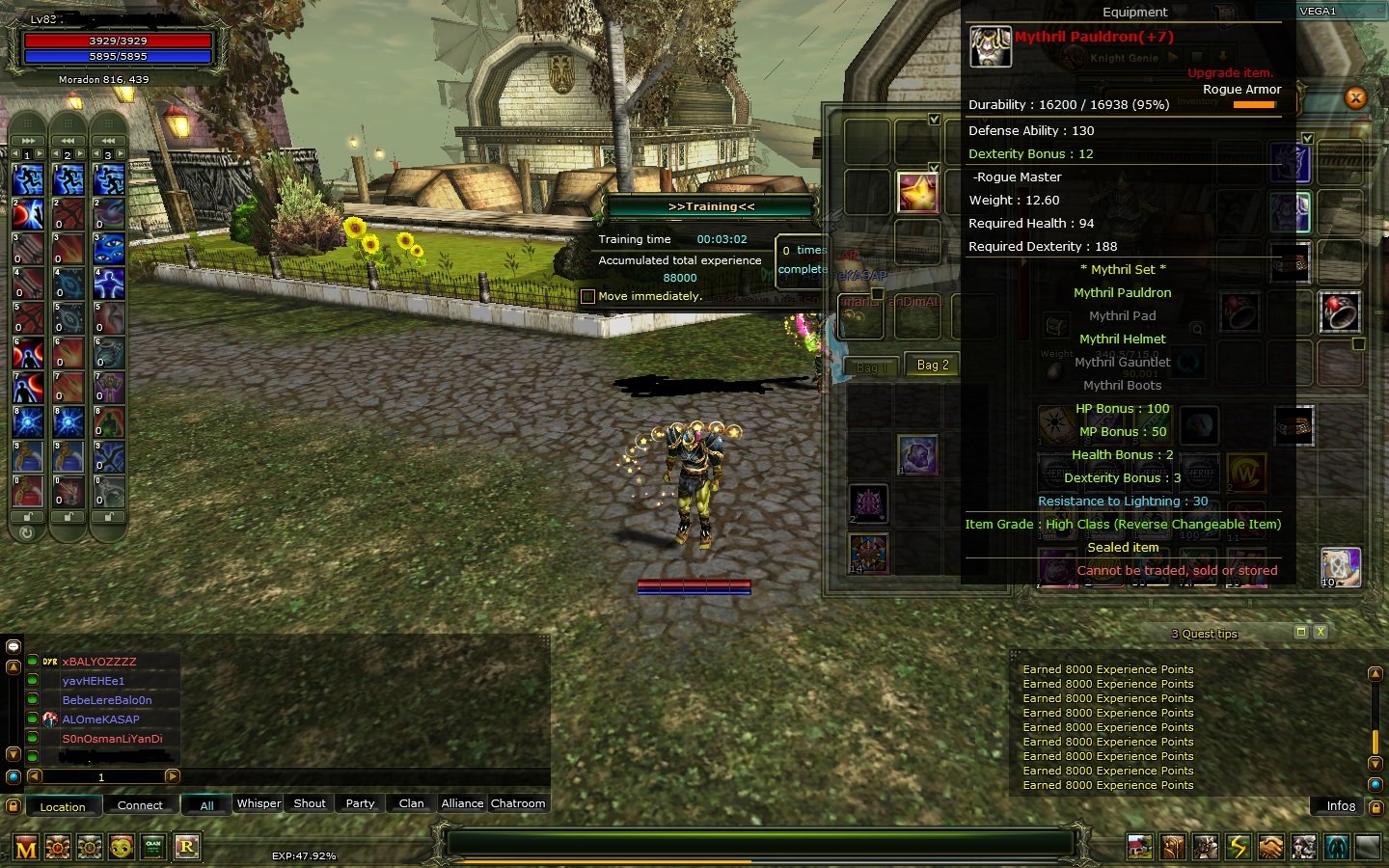Screen dimensions: 1389x868
Task: Enable the Move immediately checkbox
Action: click(588, 296)
